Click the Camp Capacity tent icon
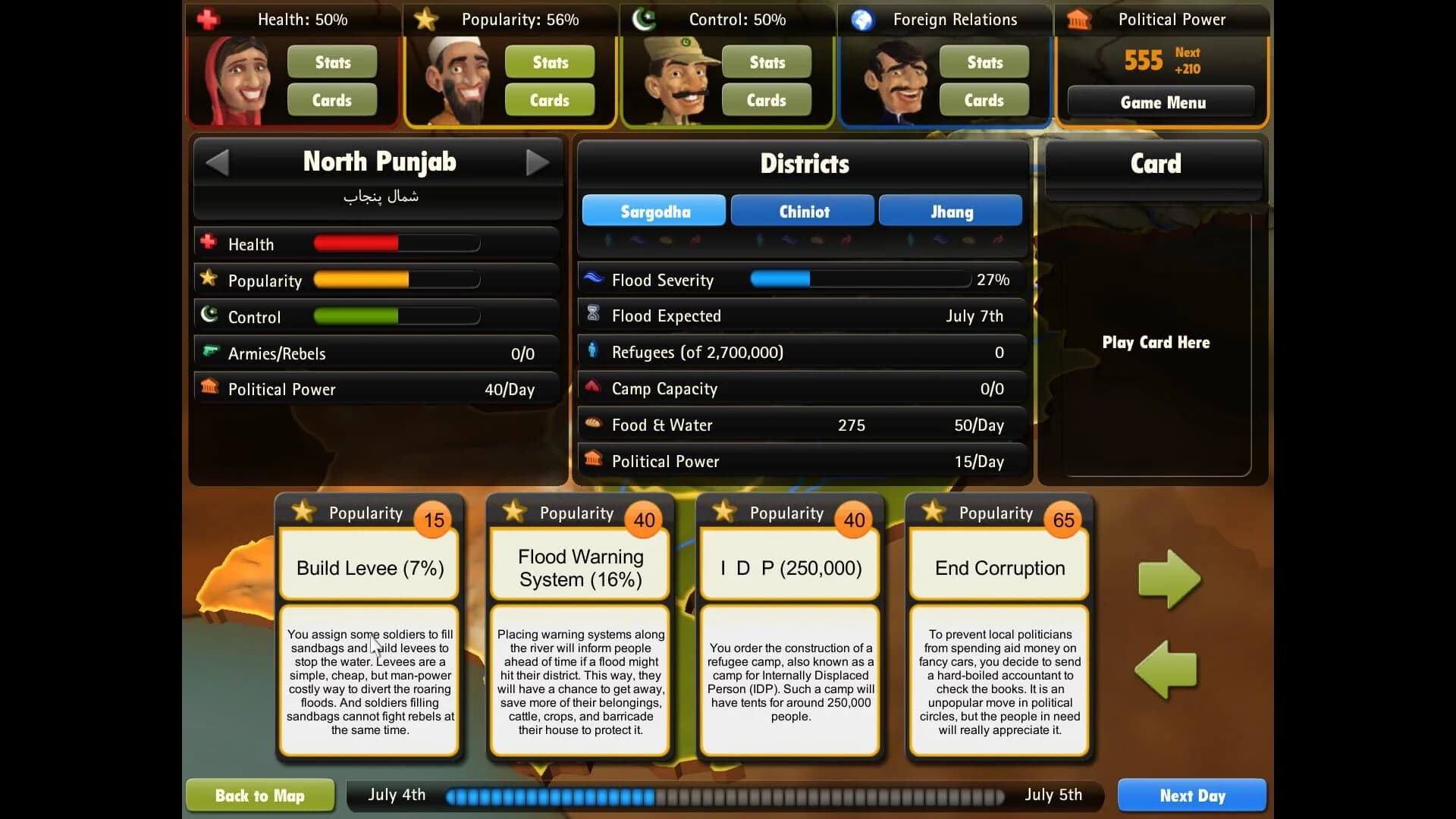1456x819 pixels. coord(593,388)
